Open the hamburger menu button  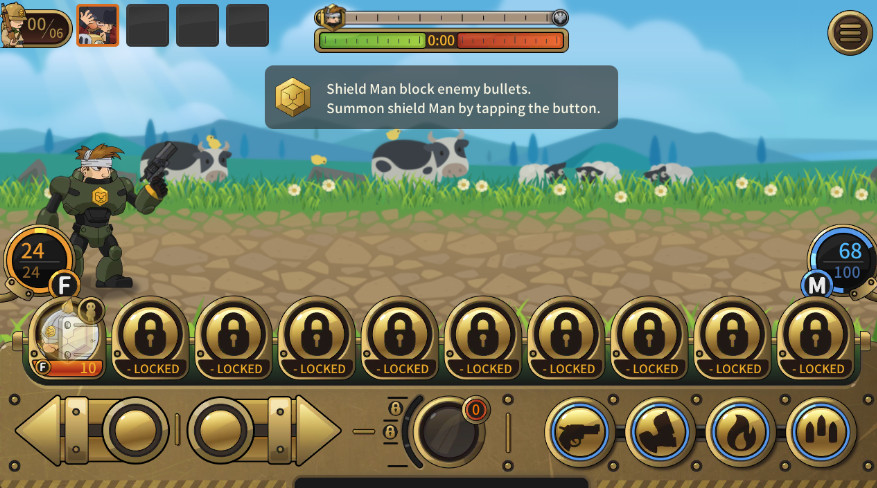[850, 33]
